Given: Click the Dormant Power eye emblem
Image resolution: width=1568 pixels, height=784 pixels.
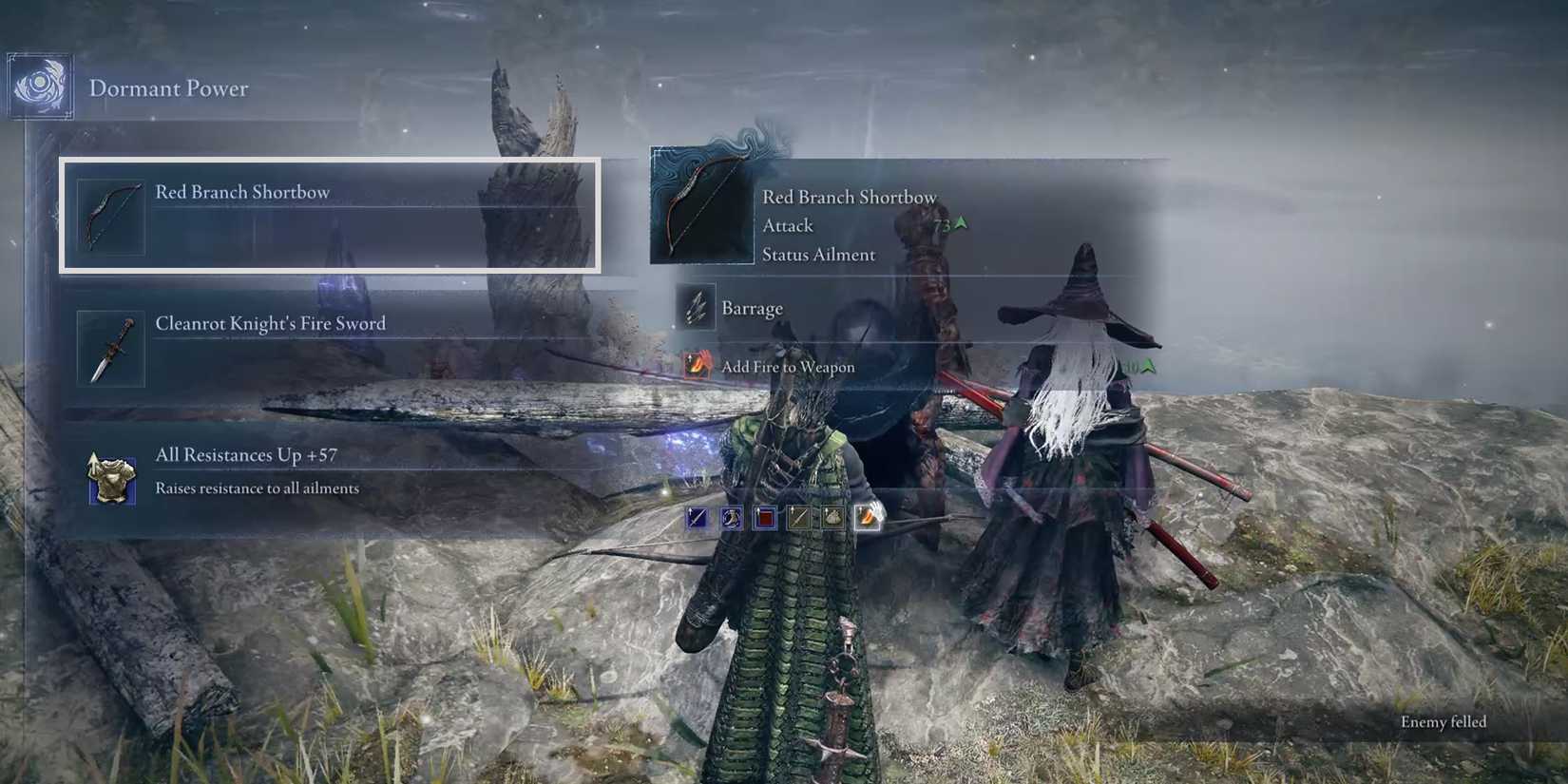Looking at the screenshot, I should click(38, 86).
